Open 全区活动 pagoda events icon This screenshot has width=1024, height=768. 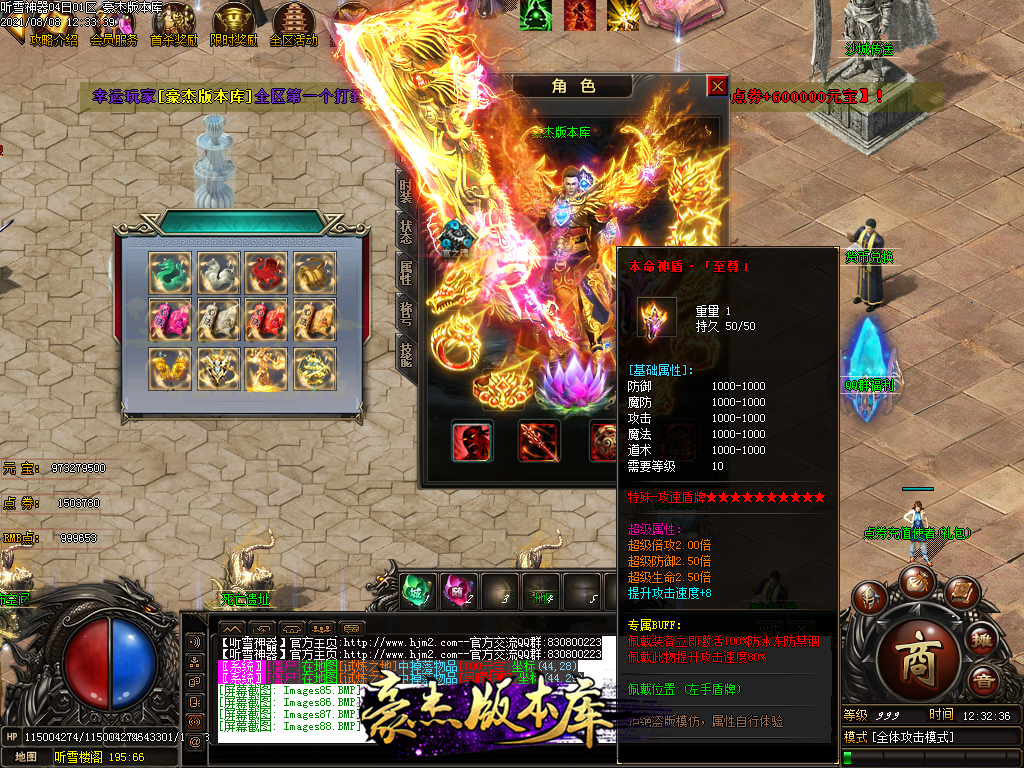294,24
